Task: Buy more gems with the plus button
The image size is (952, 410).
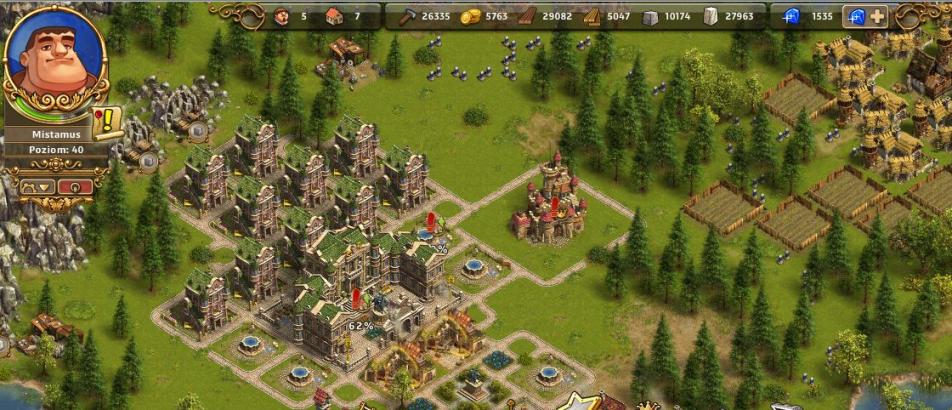Action: click(876, 16)
